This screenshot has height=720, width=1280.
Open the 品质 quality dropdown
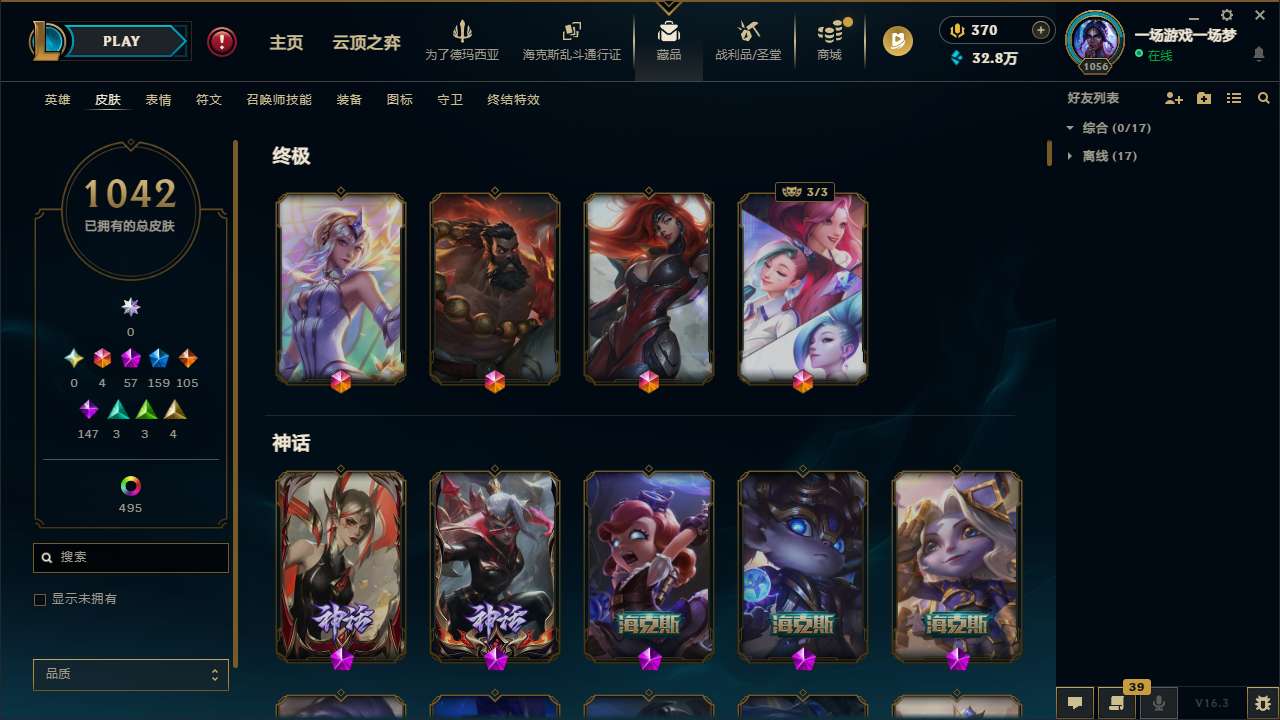130,674
